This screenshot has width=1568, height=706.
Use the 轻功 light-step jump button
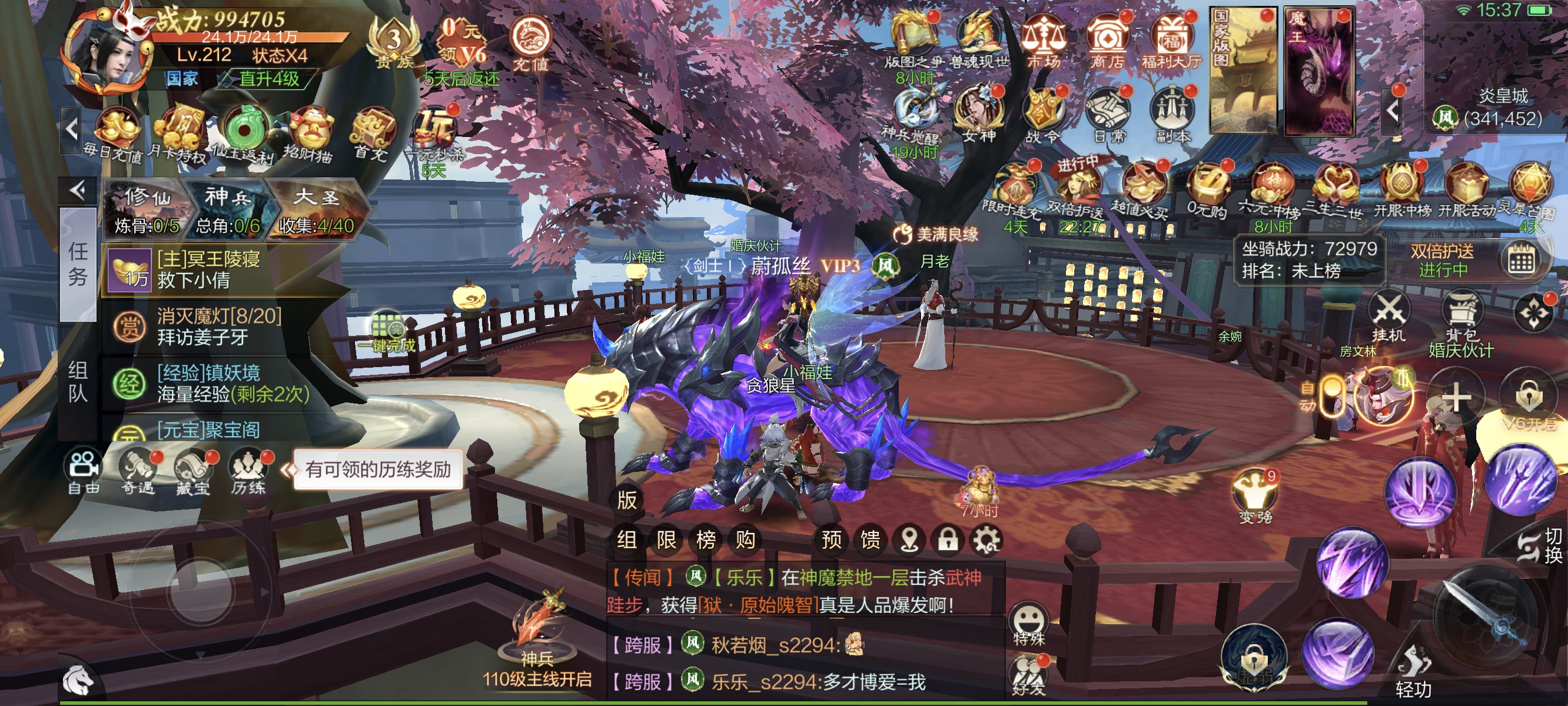[x=1413, y=672]
